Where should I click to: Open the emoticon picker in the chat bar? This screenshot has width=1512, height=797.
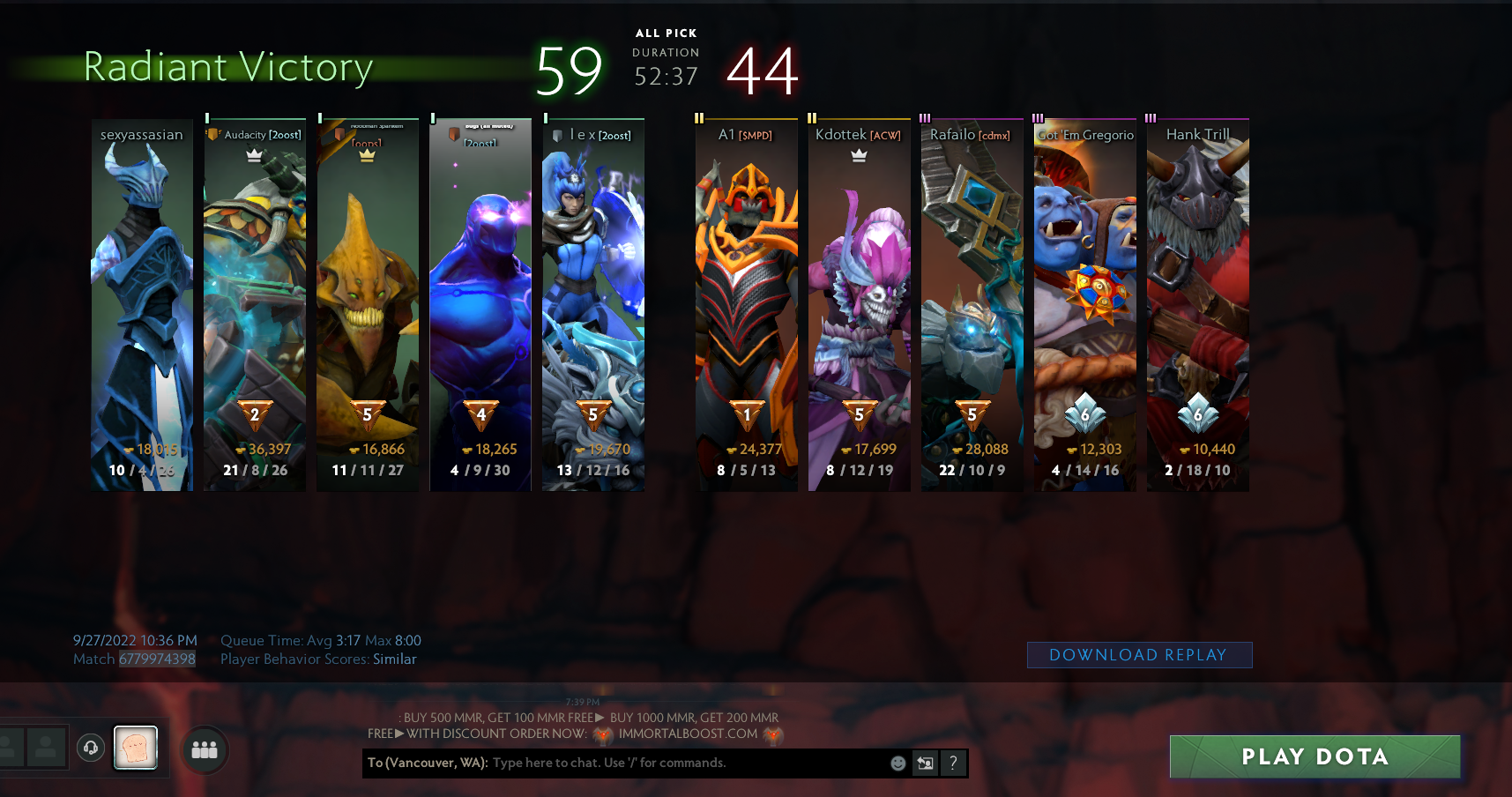[x=897, y=763]
